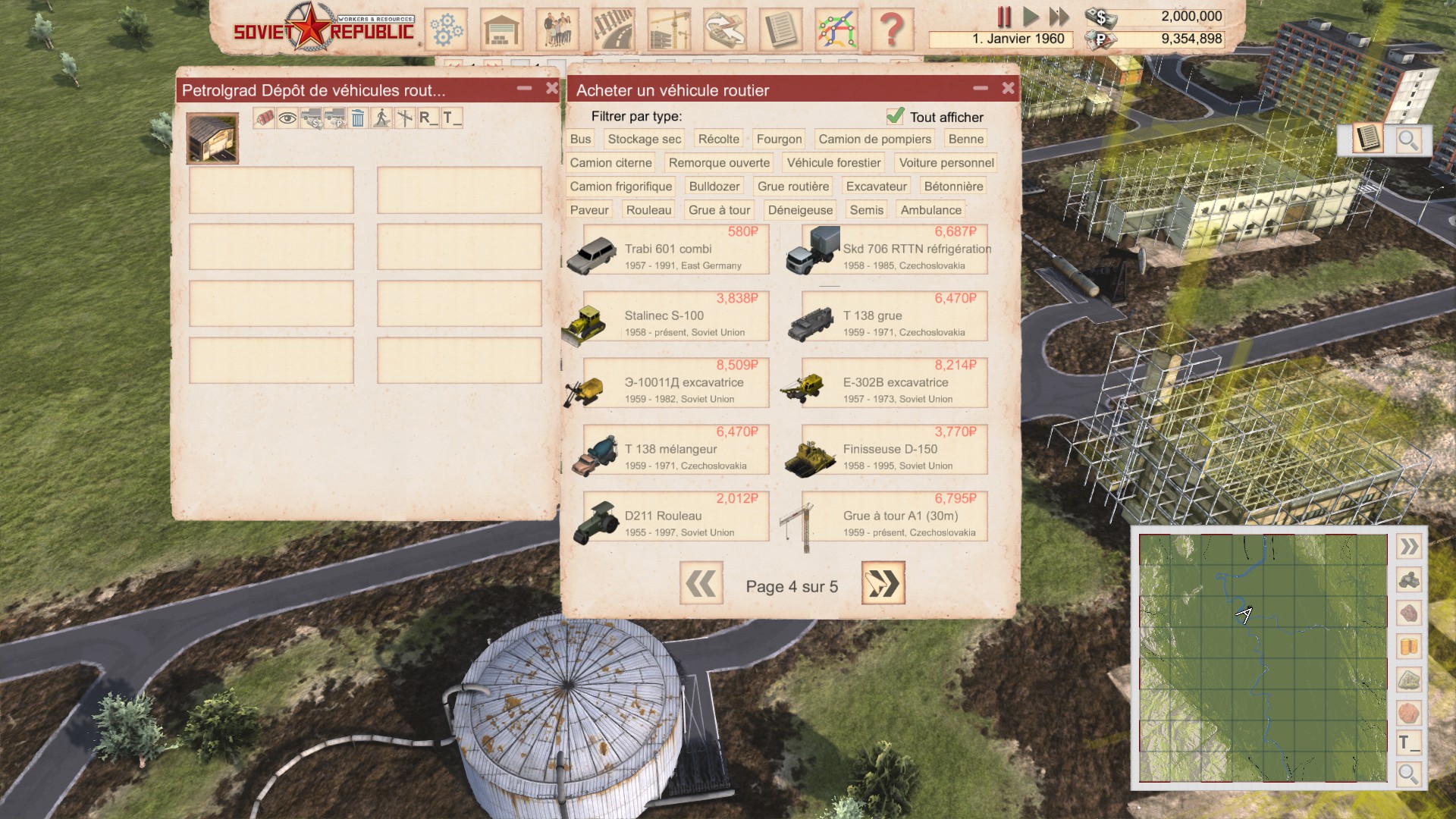Viewport: 1456px width, 819px height.
Task: Pause the game simulation
Action: tap(1004, 17)
